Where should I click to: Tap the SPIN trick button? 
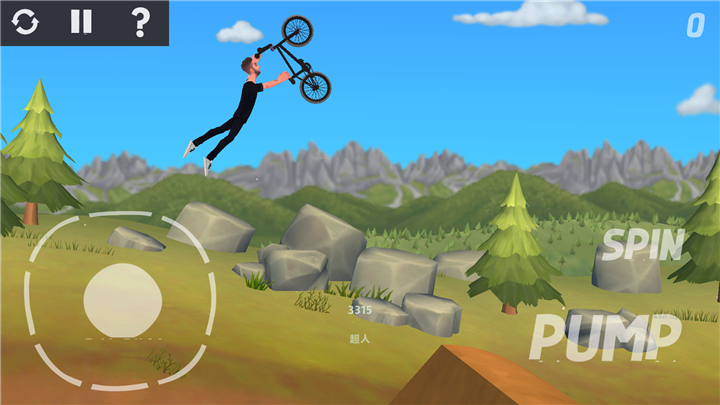642,245
